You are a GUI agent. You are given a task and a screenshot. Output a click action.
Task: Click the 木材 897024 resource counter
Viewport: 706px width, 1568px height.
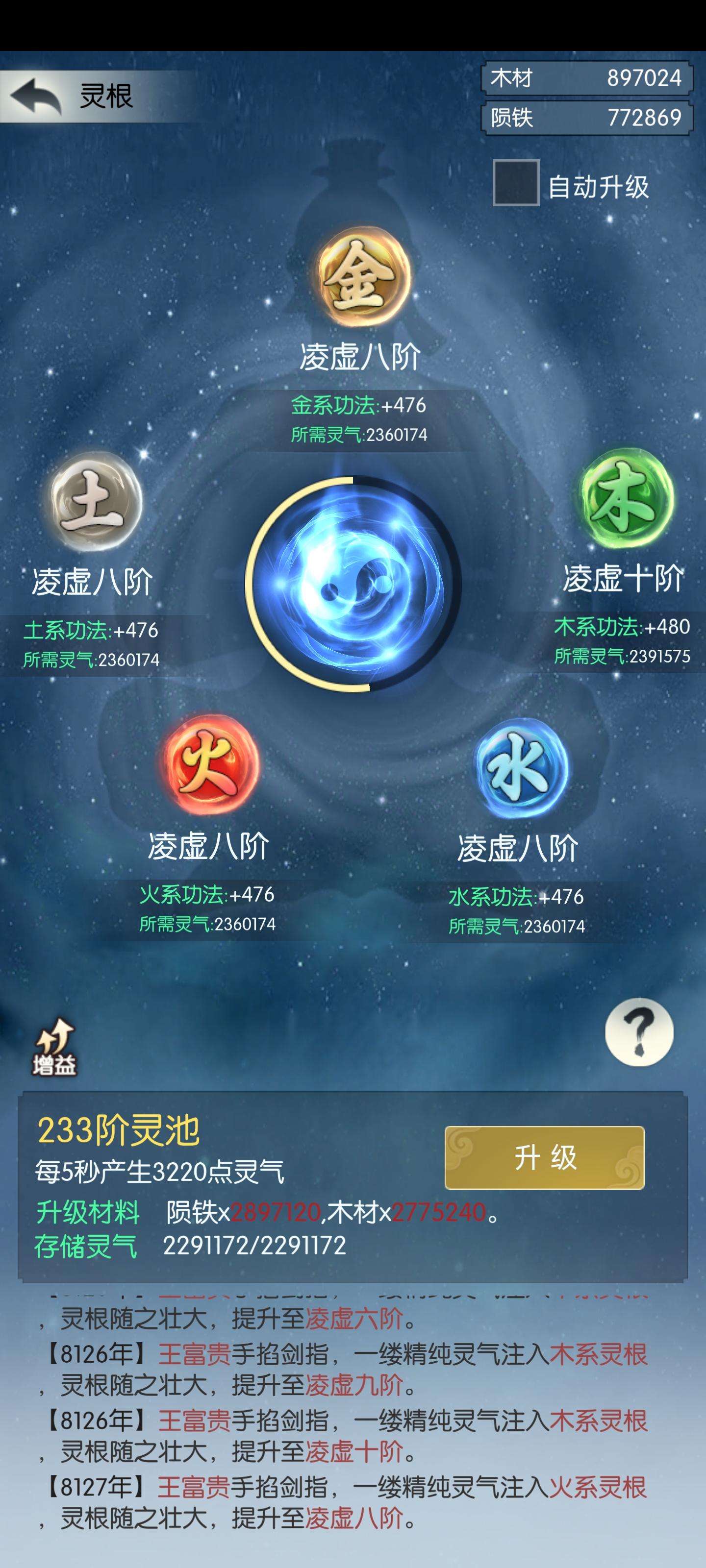(x=586, y=77)
